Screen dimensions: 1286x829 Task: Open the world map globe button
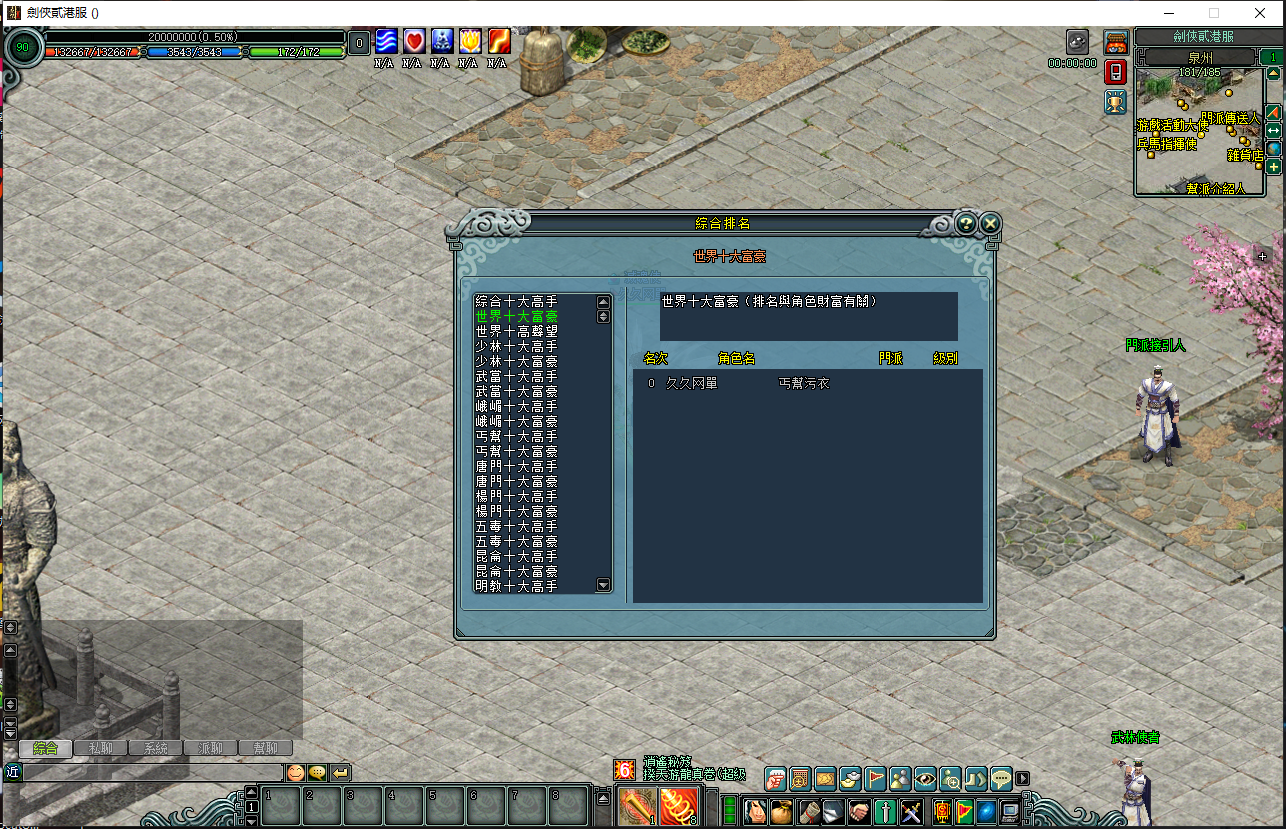pos(1274,149)
